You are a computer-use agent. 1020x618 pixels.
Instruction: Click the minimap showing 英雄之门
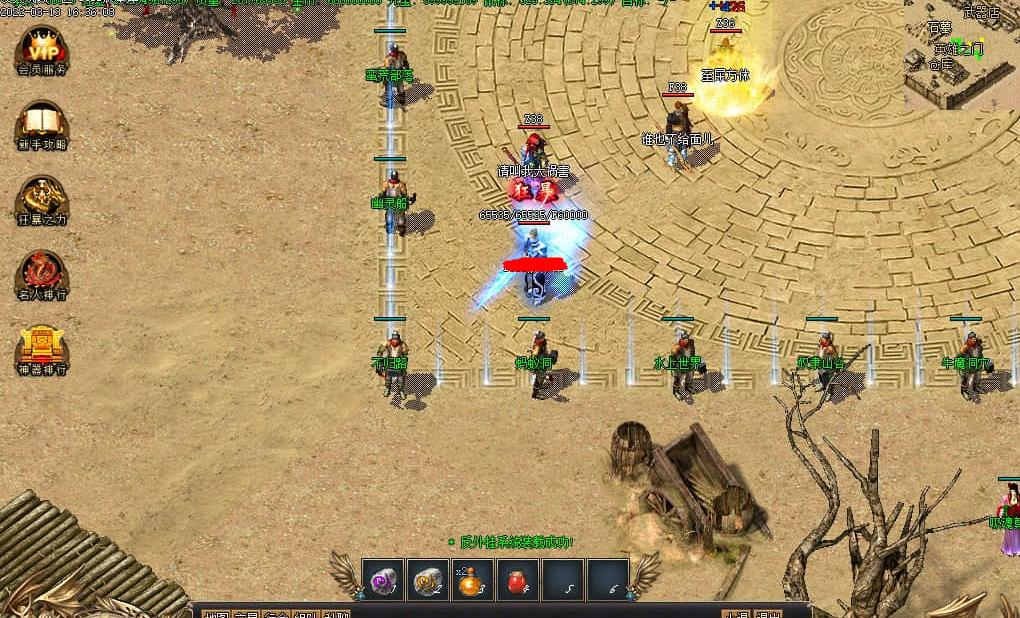[962, 55]
